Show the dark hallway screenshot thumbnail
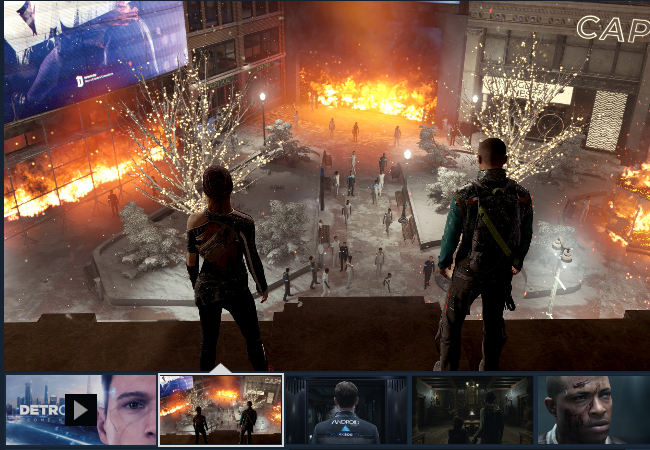This screenshot has width=650, height=450. click(473, 410)
